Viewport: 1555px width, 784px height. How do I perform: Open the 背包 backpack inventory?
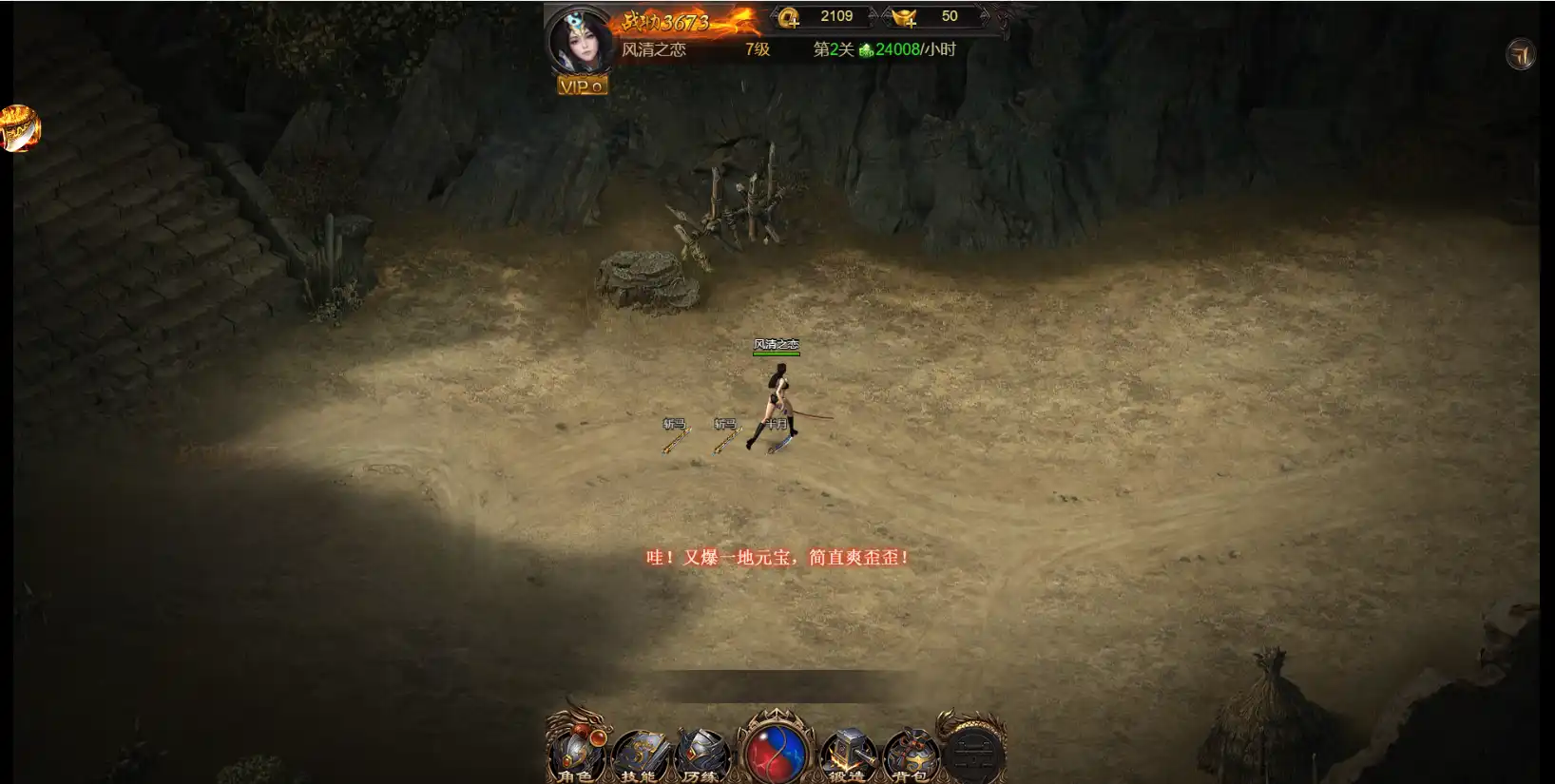click(x=910, y=755)
